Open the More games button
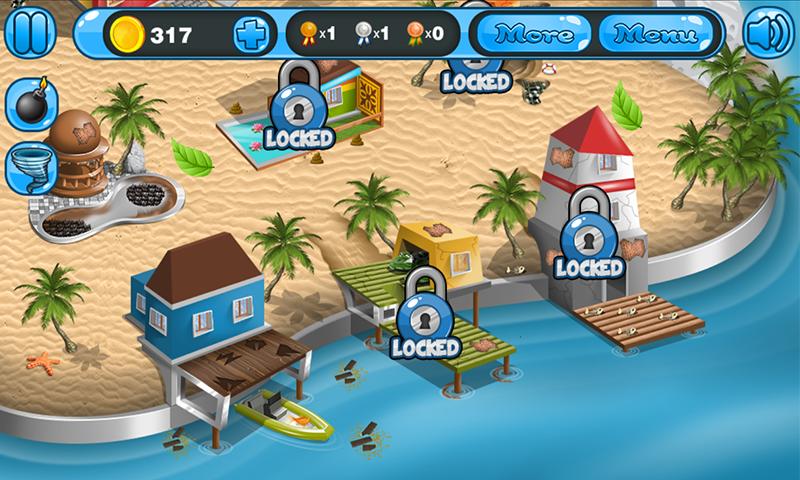The image size is (800, 480). [x=535, y=35]
